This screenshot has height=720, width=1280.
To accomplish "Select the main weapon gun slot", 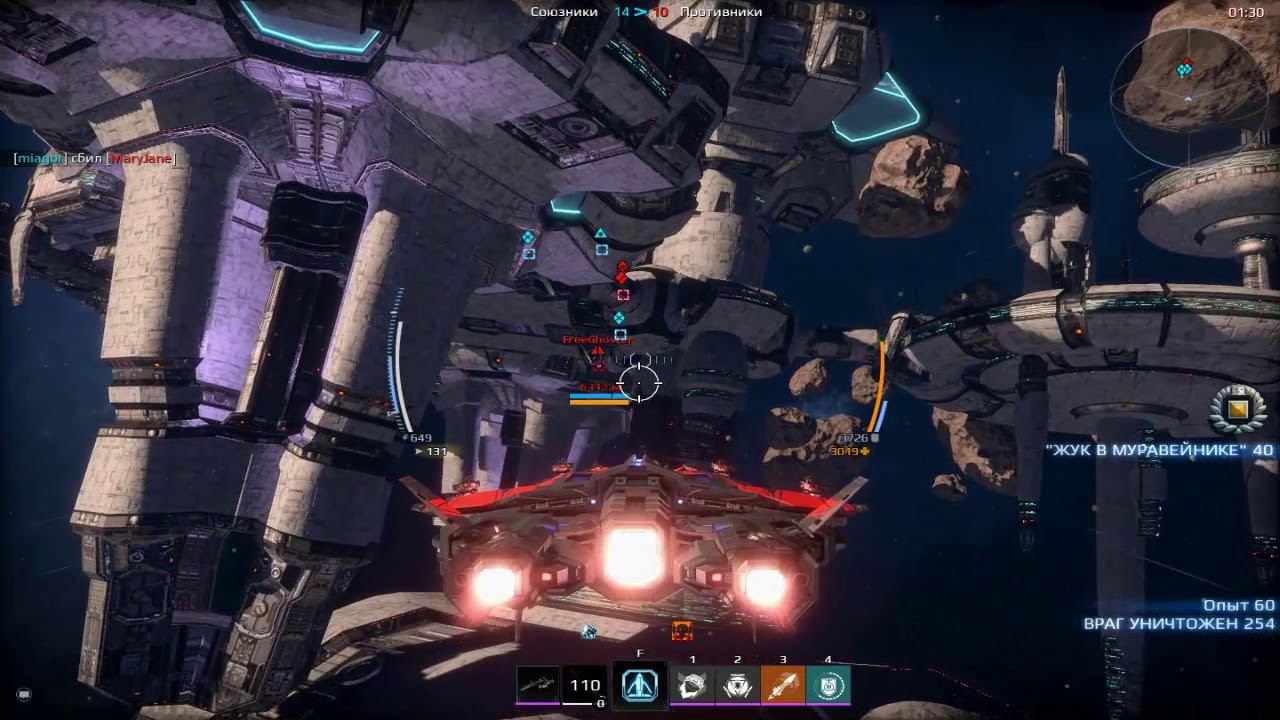I will [x=537, y=685].
